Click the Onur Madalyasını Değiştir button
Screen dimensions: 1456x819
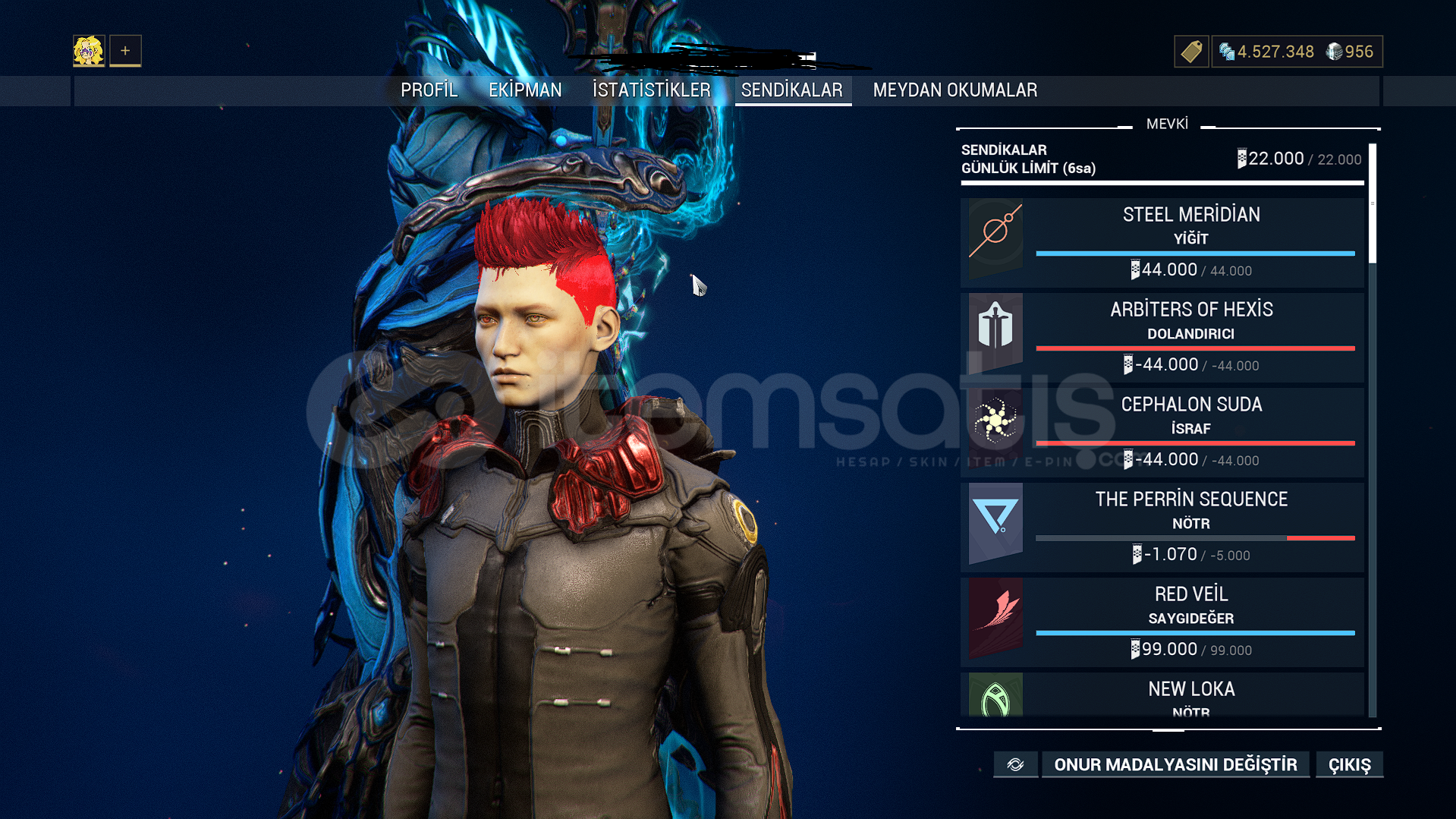1175,764
